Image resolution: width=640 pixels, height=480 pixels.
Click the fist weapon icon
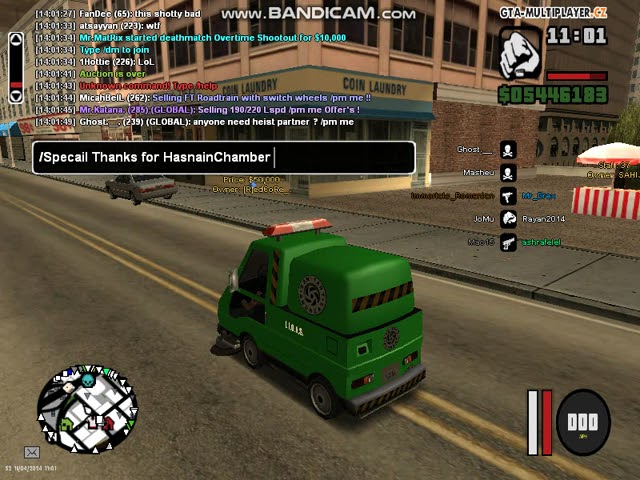click(x=520, y=53)
